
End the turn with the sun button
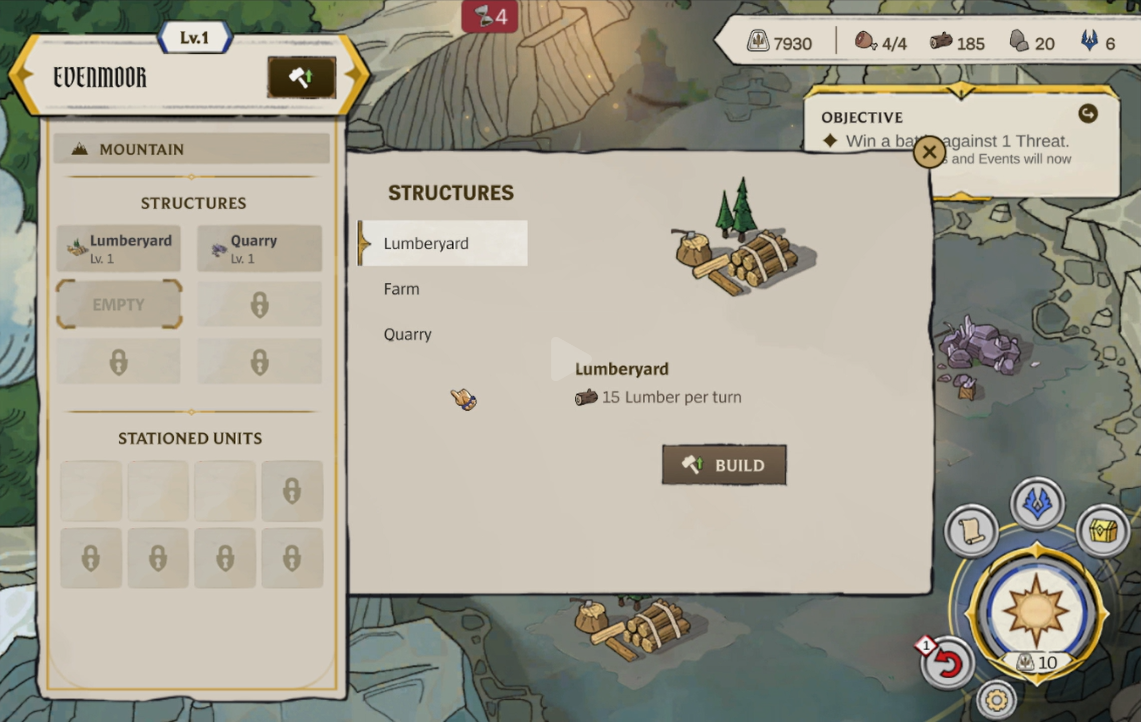[x=1035, y=610]
